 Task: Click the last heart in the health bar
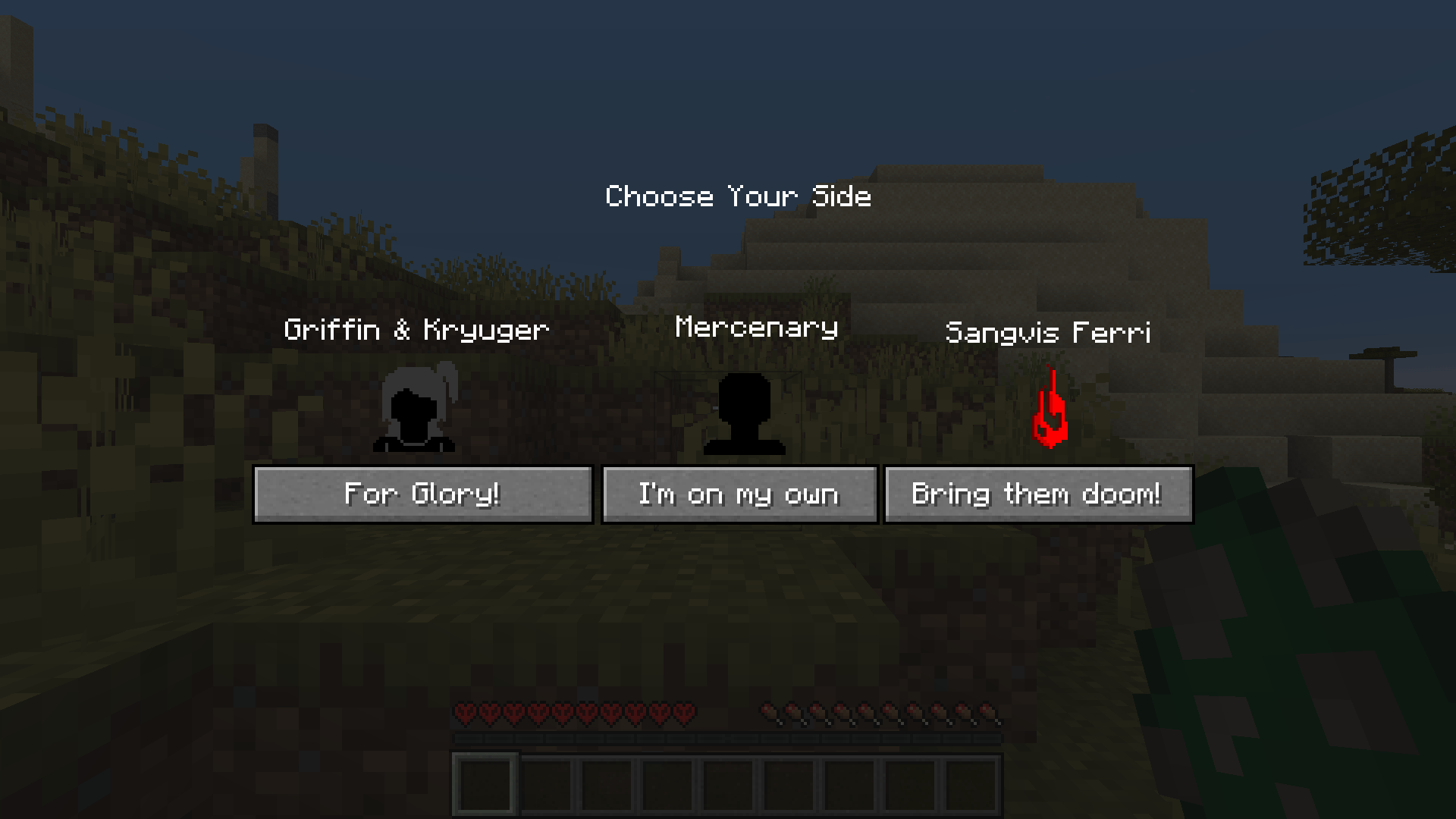pos(685,713)
